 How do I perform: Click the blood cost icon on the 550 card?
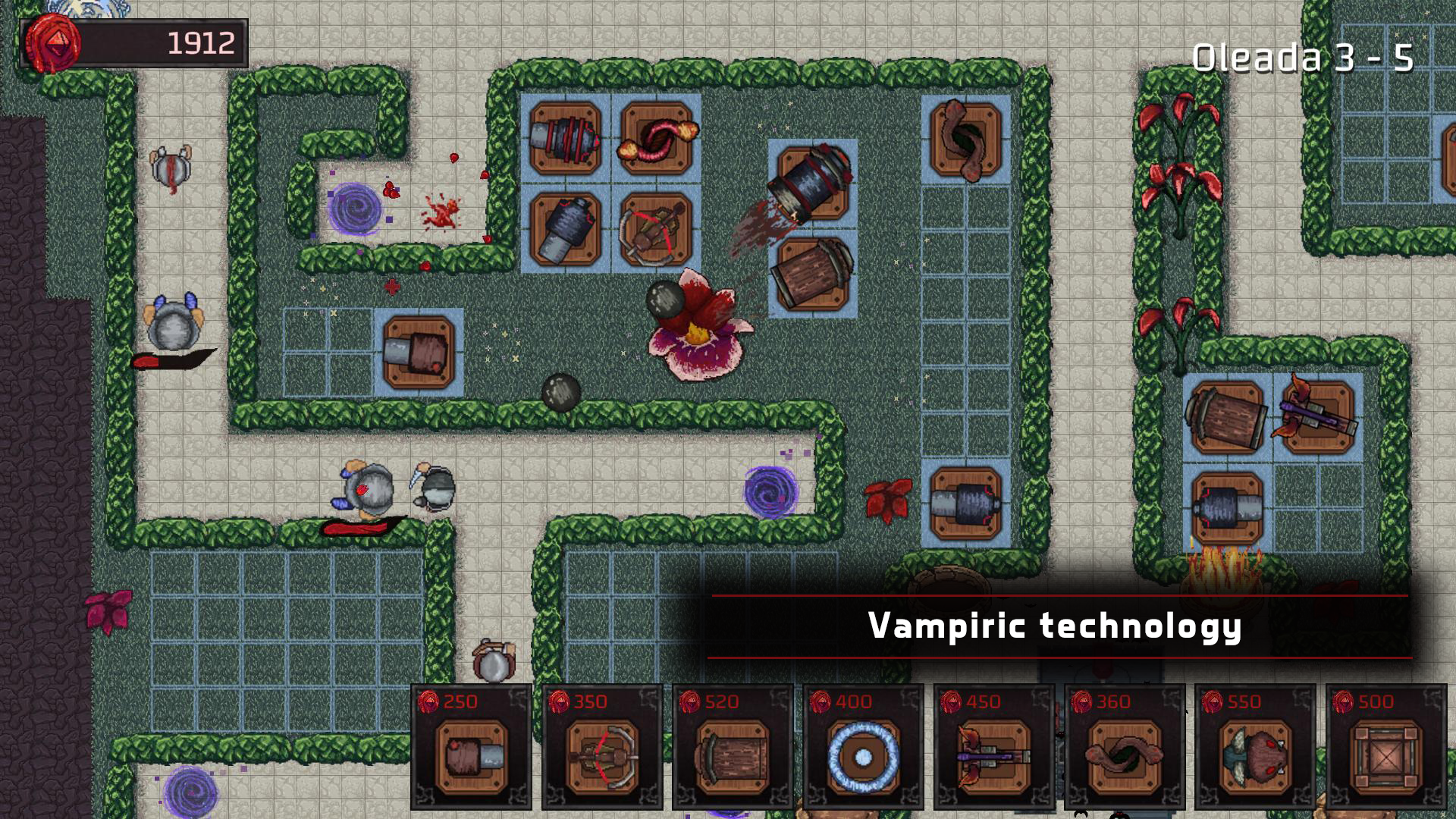pyautogui.click(x=1212, y=704)
